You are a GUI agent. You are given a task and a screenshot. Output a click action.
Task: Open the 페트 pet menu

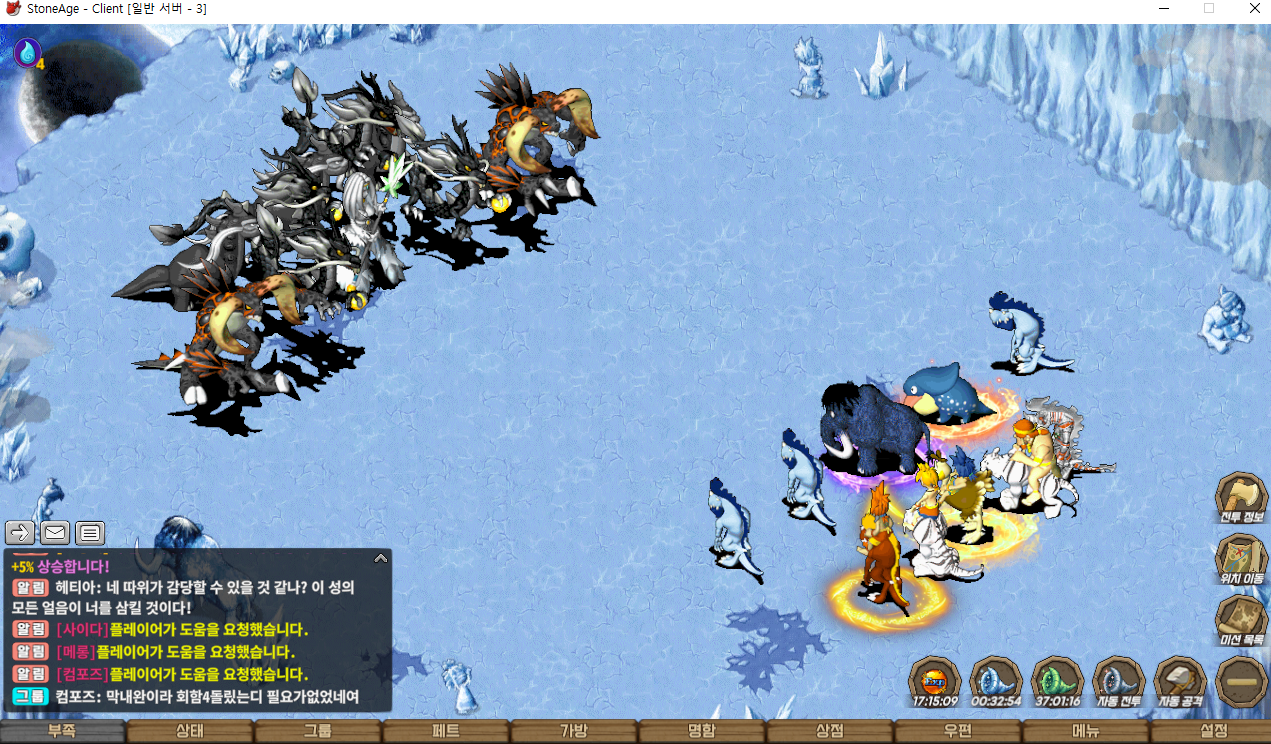(446, 731)
